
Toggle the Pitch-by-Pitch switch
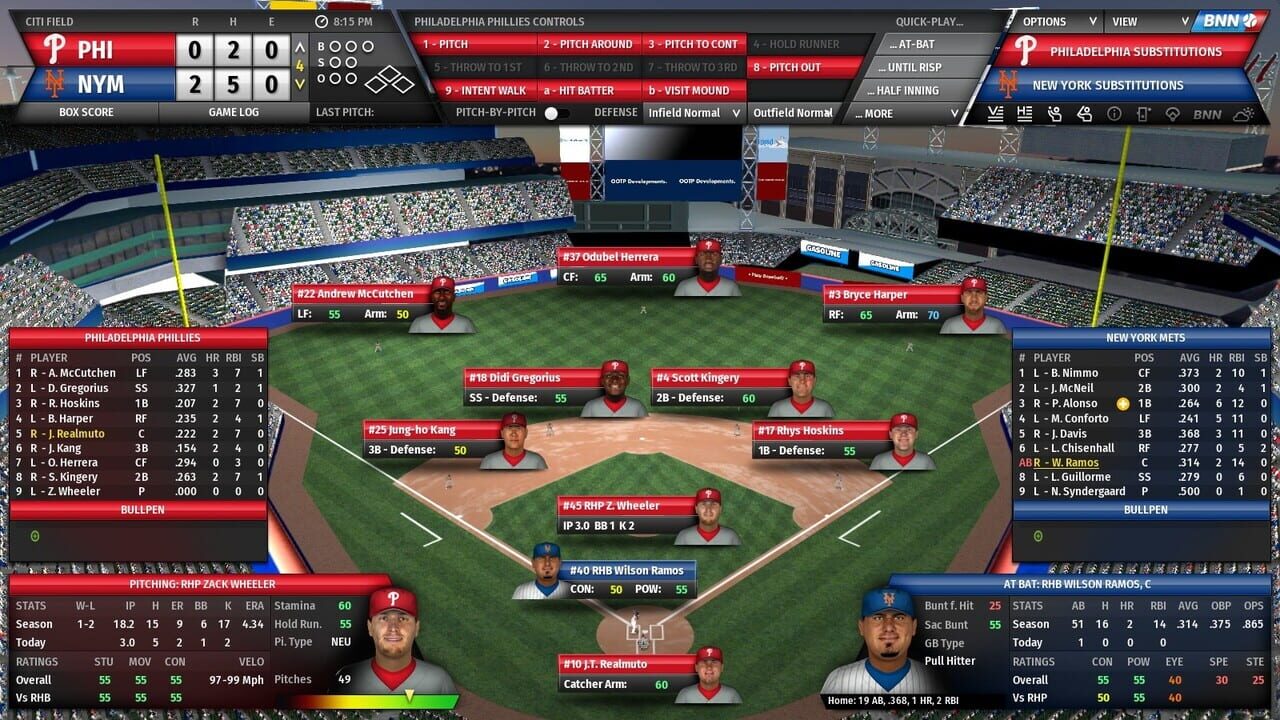coord(557,114)
